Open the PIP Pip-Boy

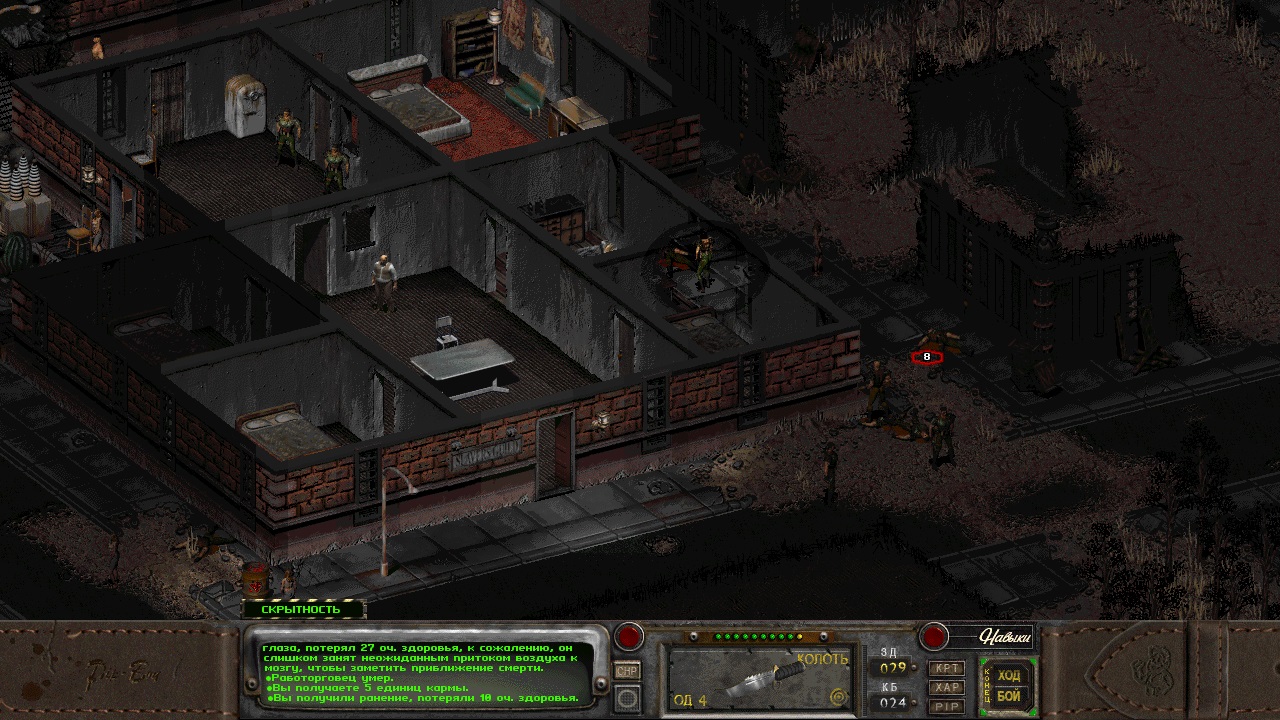coord(946,706)
